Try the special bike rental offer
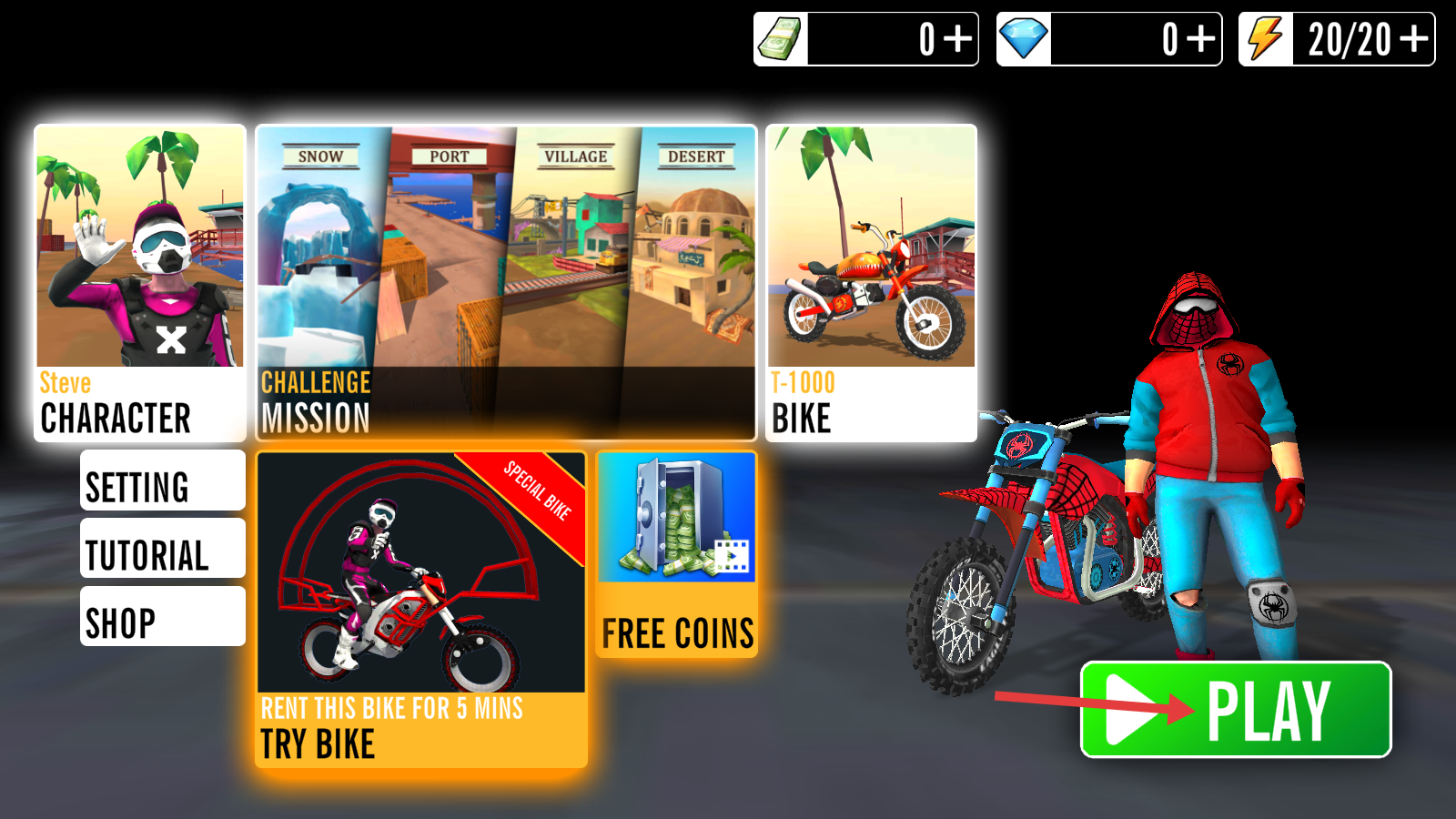 click(421, 609)
